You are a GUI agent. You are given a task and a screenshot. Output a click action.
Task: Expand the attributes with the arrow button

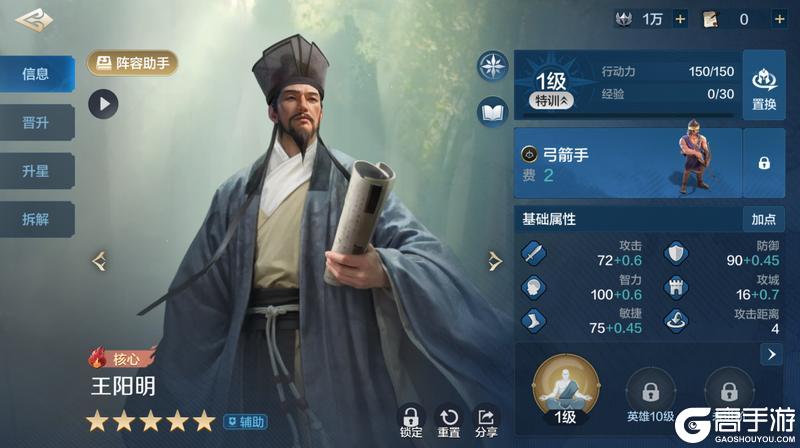pos(771,354)
